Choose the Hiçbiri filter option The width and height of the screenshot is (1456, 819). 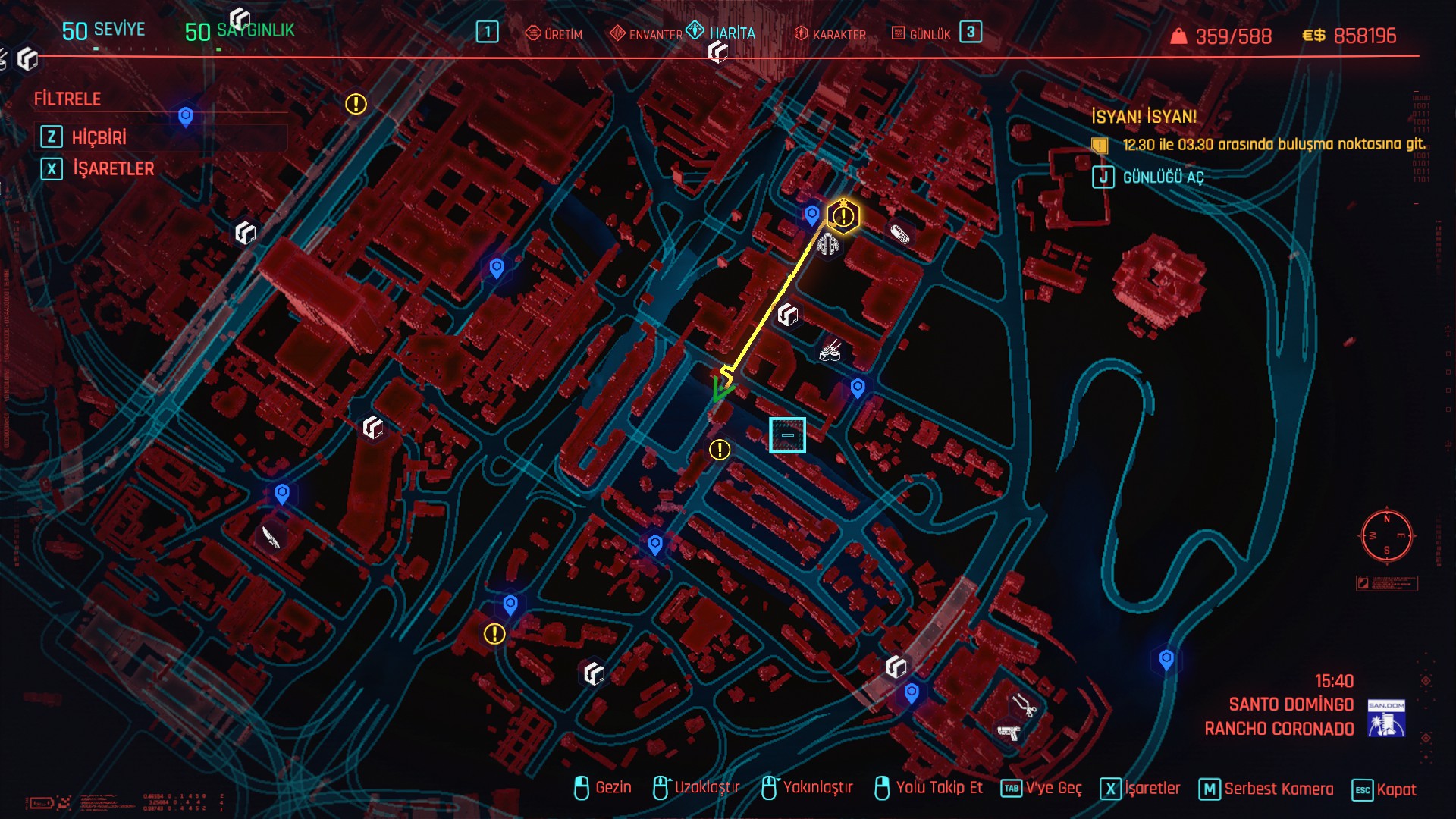(x=99, y=137)
